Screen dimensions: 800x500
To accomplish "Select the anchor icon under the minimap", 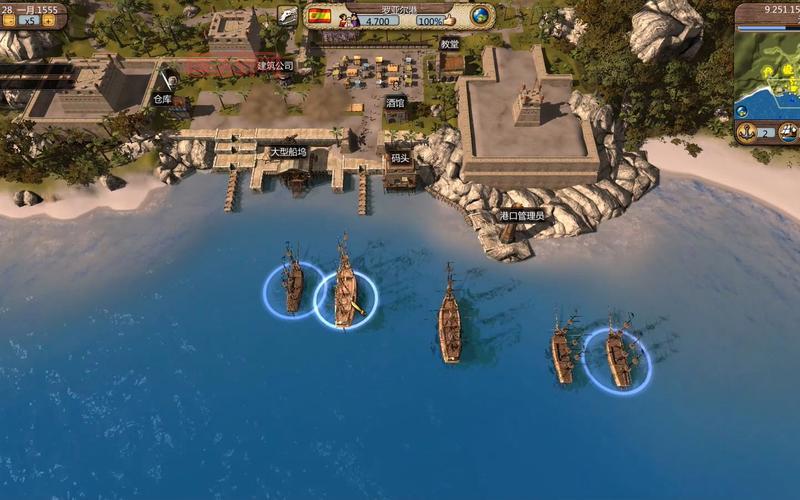I will (745, 132).
